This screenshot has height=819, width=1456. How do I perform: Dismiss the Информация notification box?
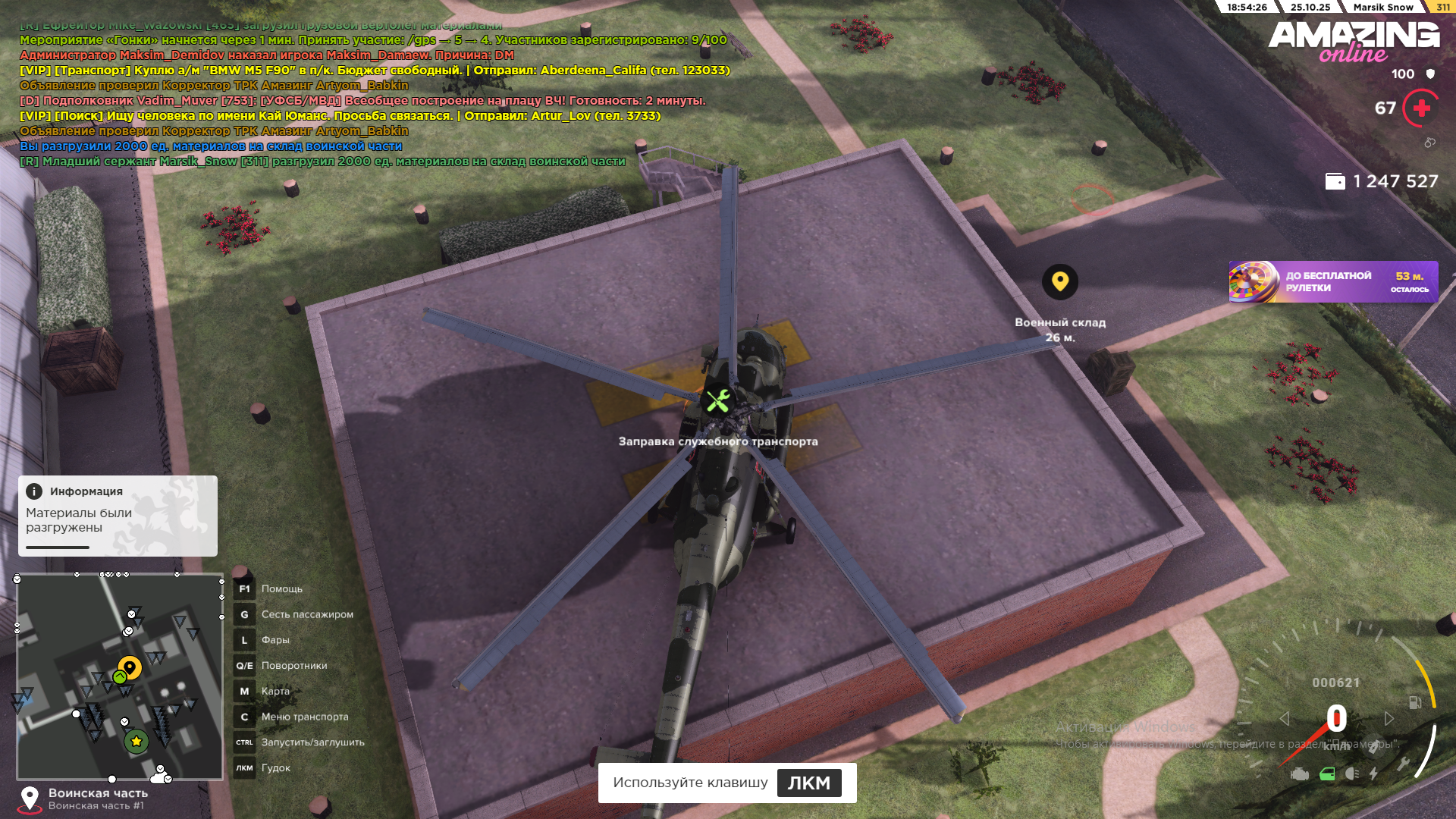(x=118, y=516)
